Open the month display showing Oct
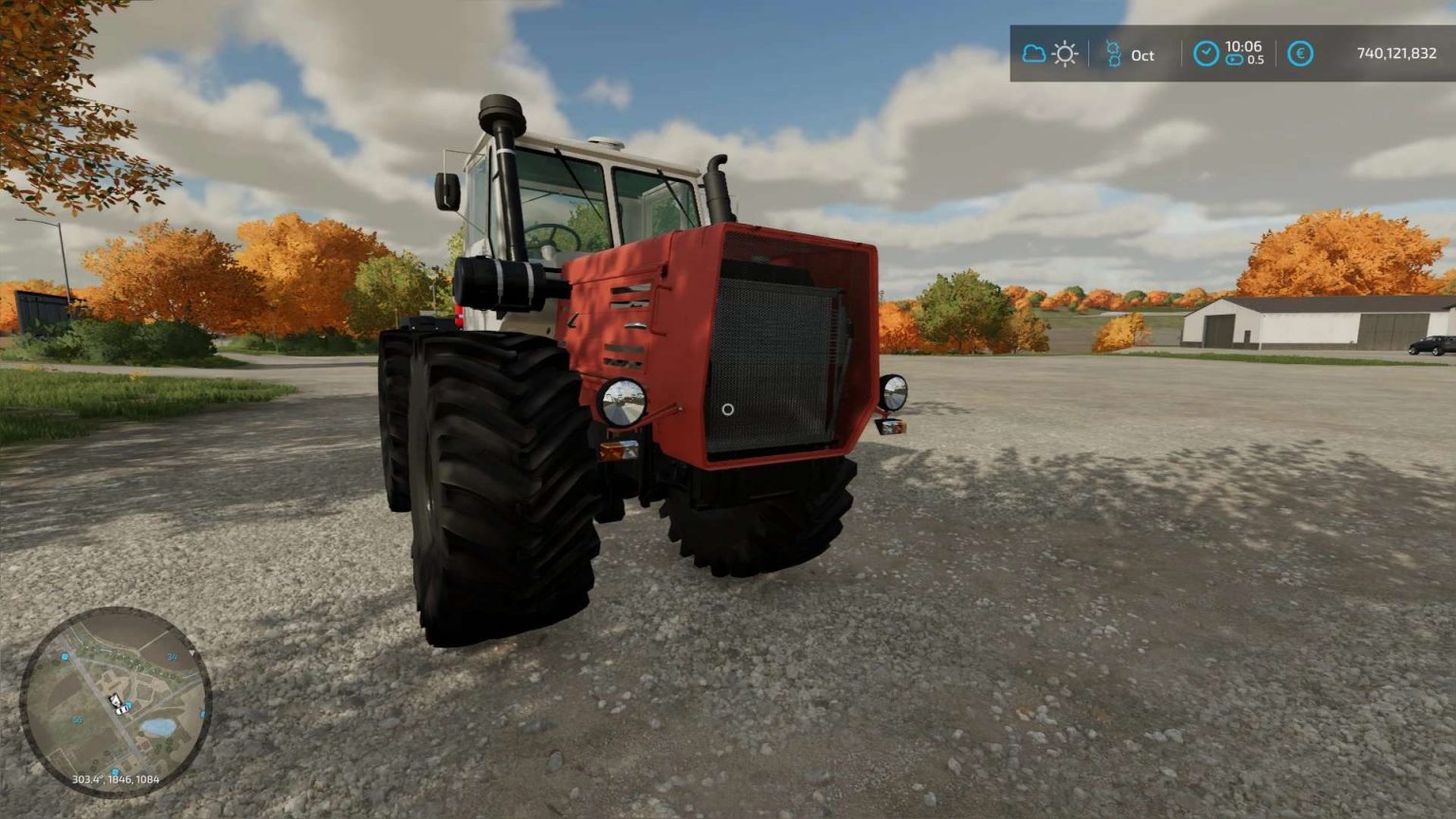 point(1142,56)
